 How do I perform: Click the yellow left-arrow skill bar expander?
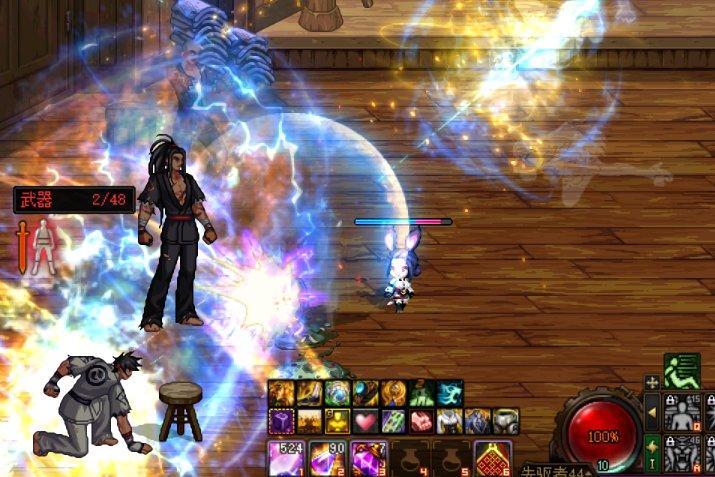(652, 412)
